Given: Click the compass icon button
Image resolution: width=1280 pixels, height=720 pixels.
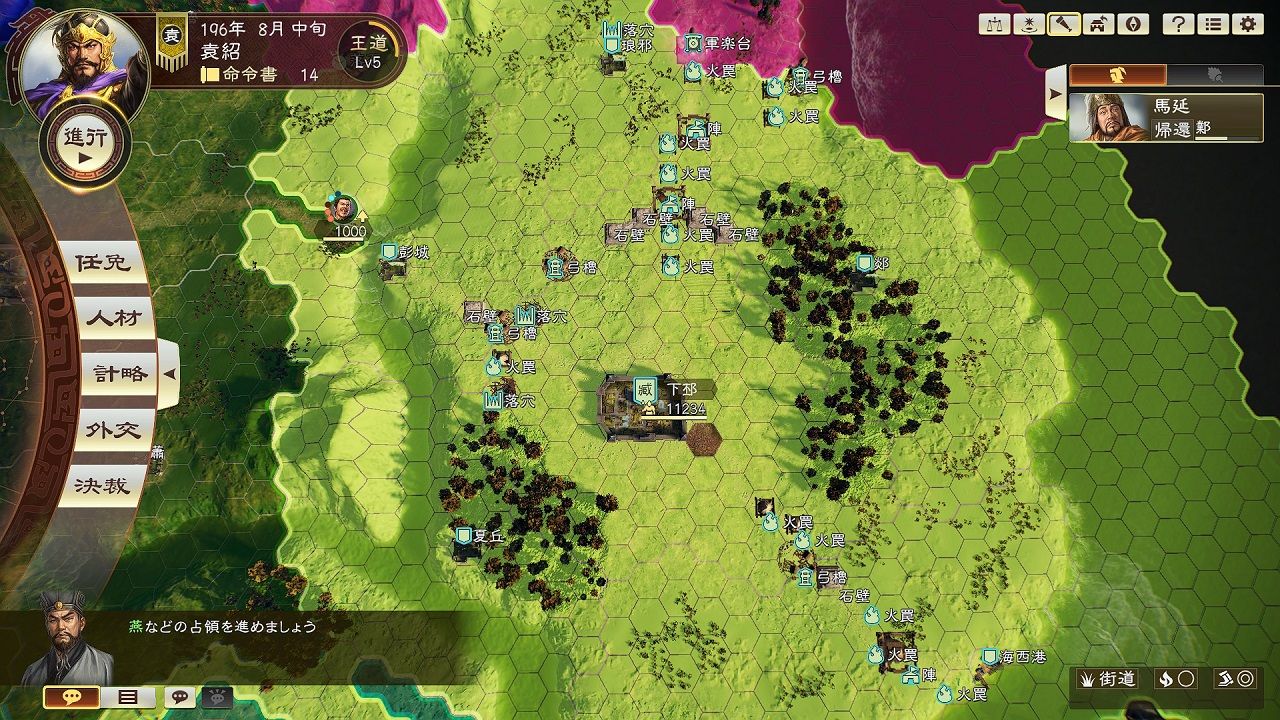Looking at the screenshot, I should 1131,24.
